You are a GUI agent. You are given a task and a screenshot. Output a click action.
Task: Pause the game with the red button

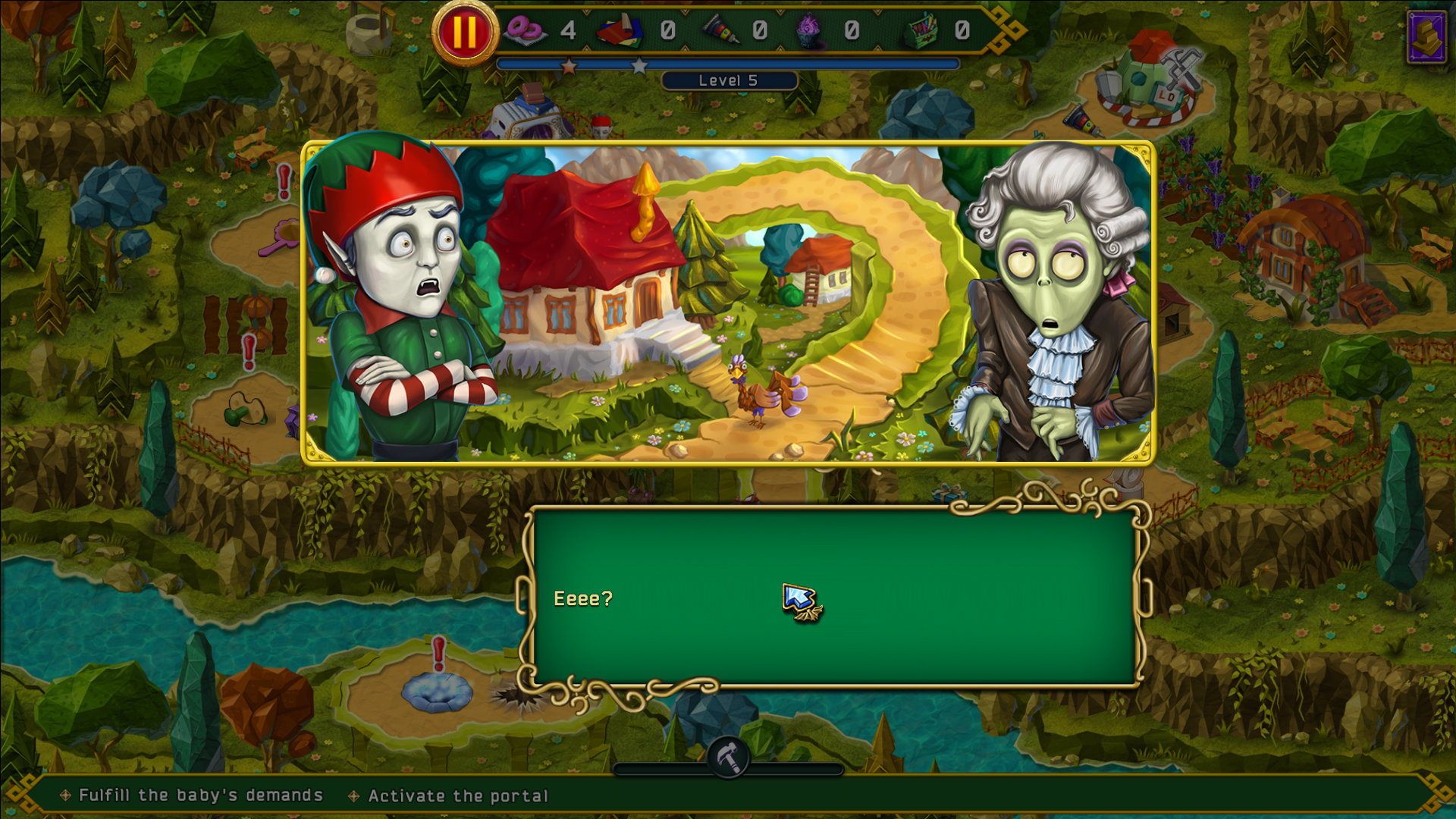point(464,33)
